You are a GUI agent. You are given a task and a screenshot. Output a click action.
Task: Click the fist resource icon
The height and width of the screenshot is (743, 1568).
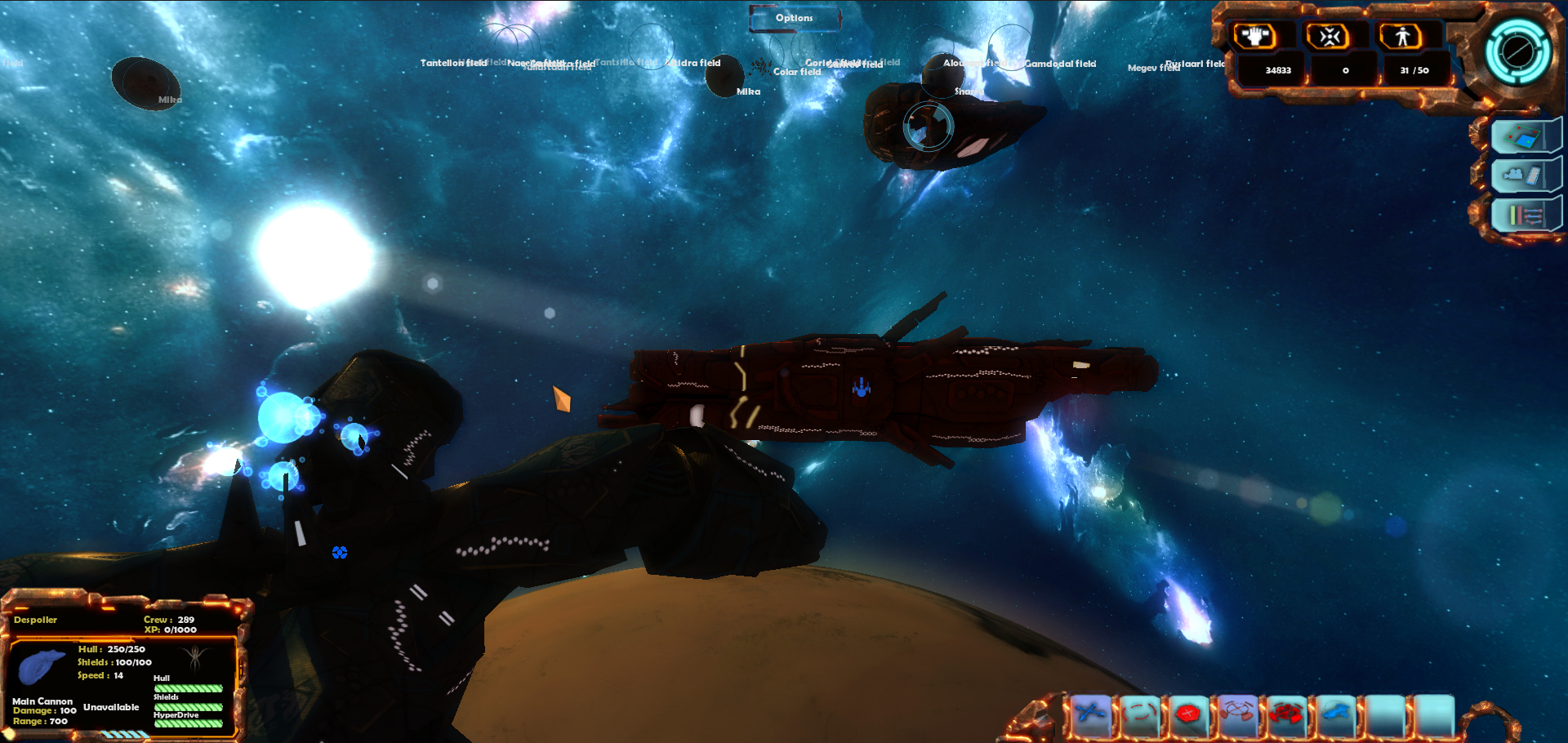point(1254,37)
